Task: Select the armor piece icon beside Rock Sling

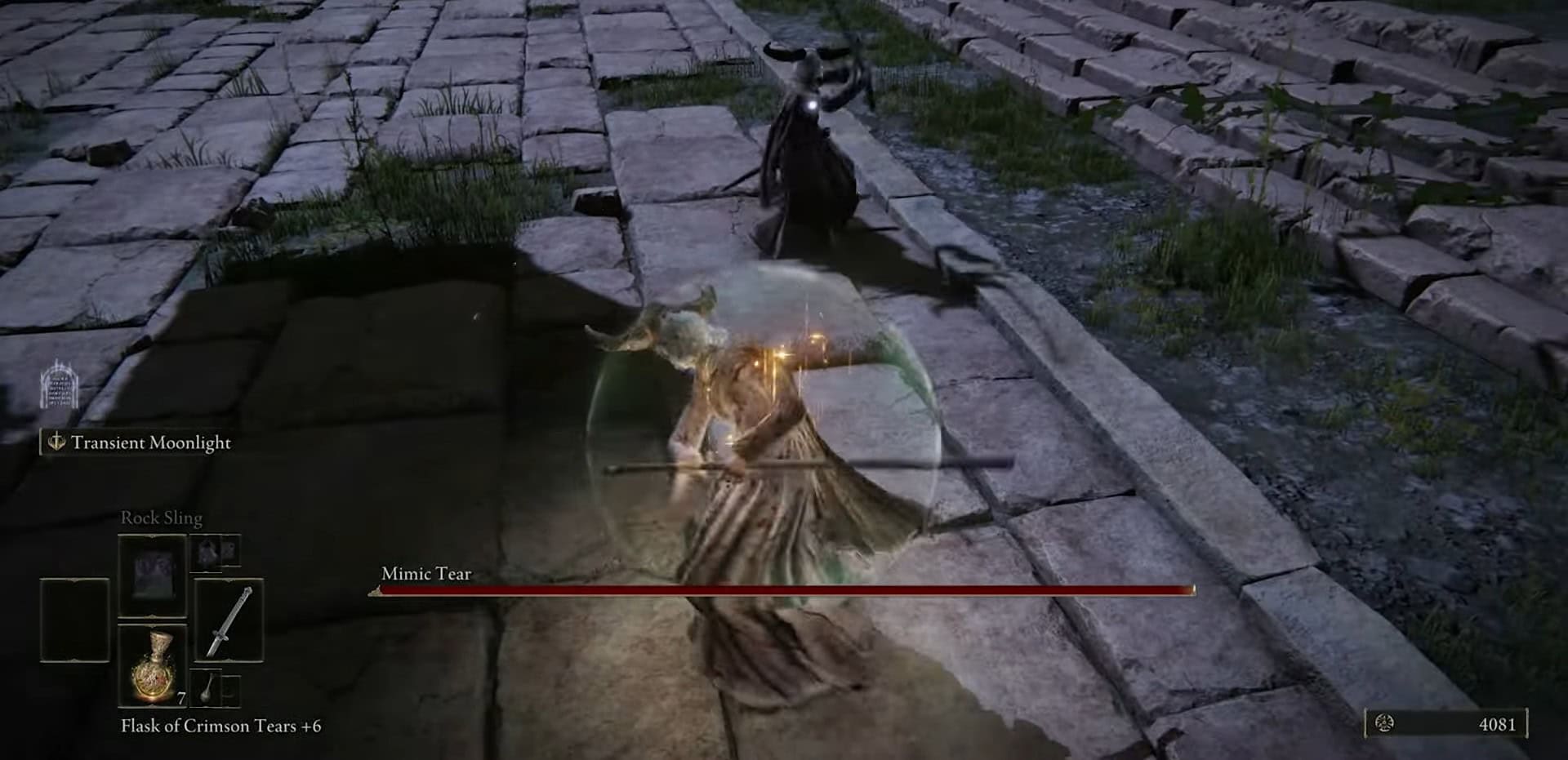Action: click(x=204, y=553)
